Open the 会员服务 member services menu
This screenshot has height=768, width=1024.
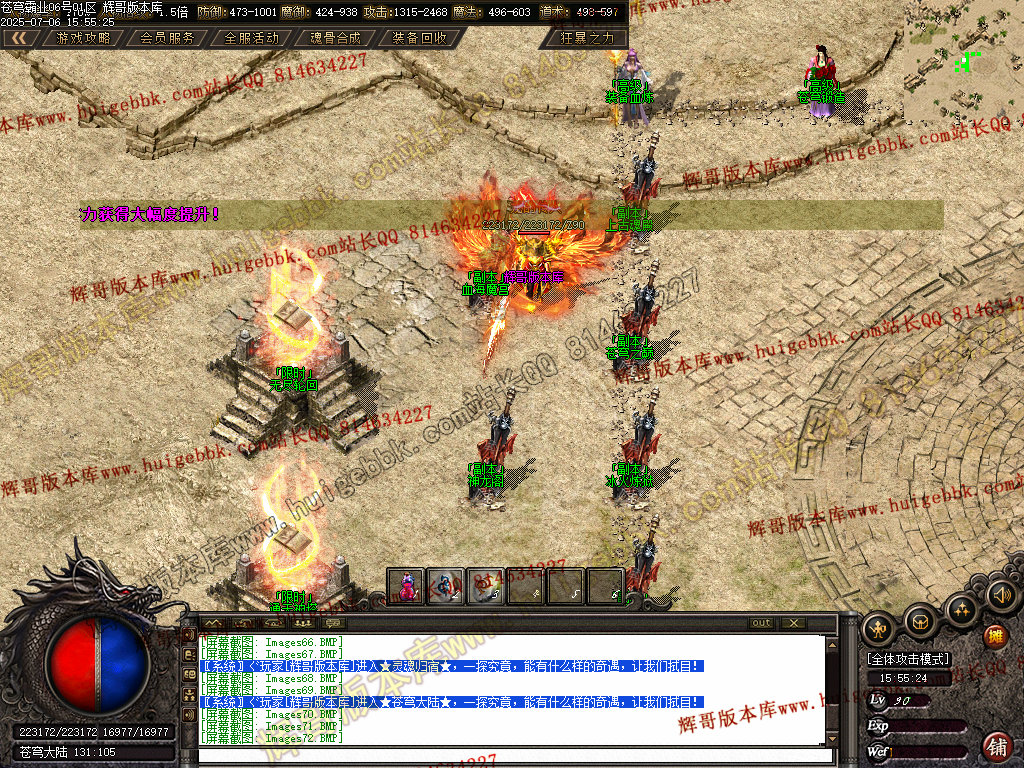pos(167,38)
